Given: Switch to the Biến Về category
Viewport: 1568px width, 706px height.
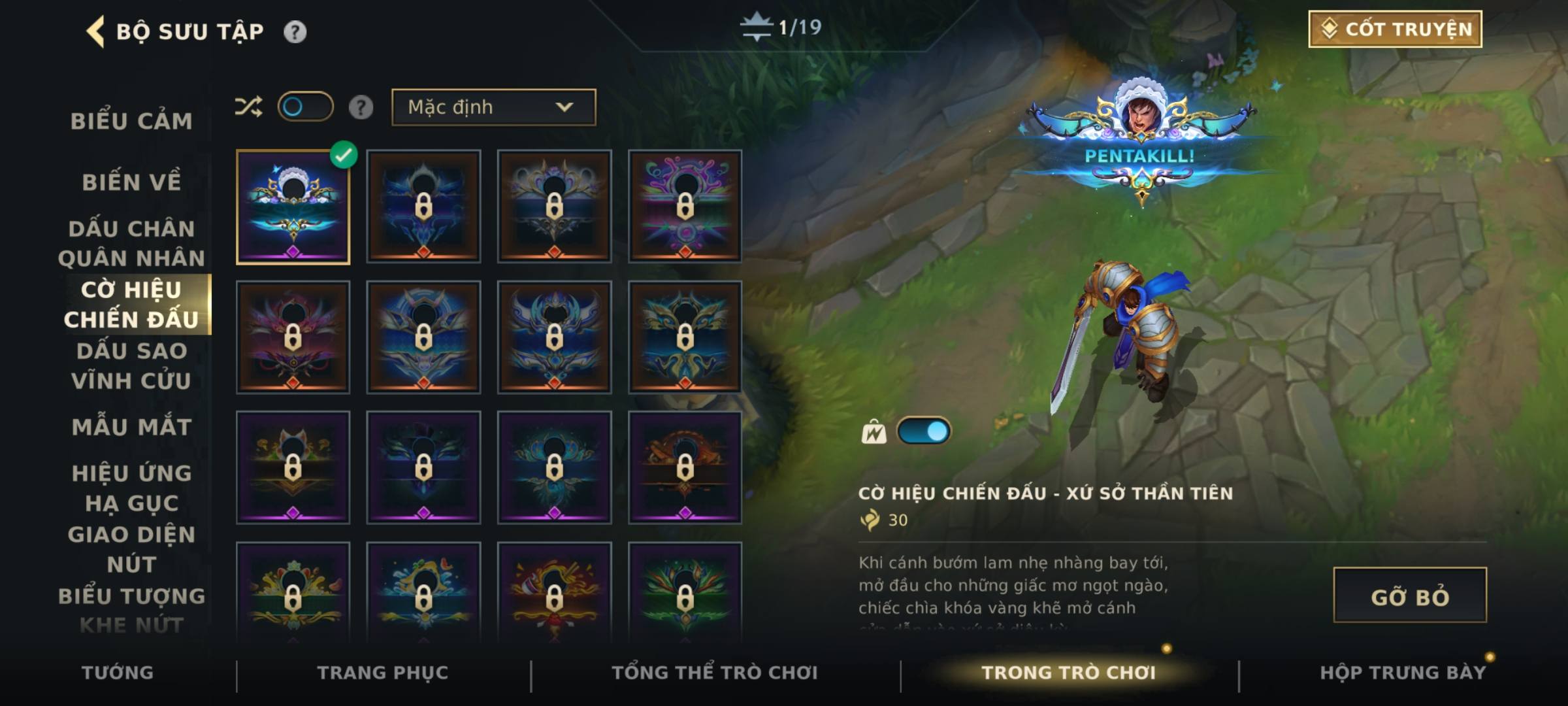Looking at the screenshot, I should click(131, 182).
